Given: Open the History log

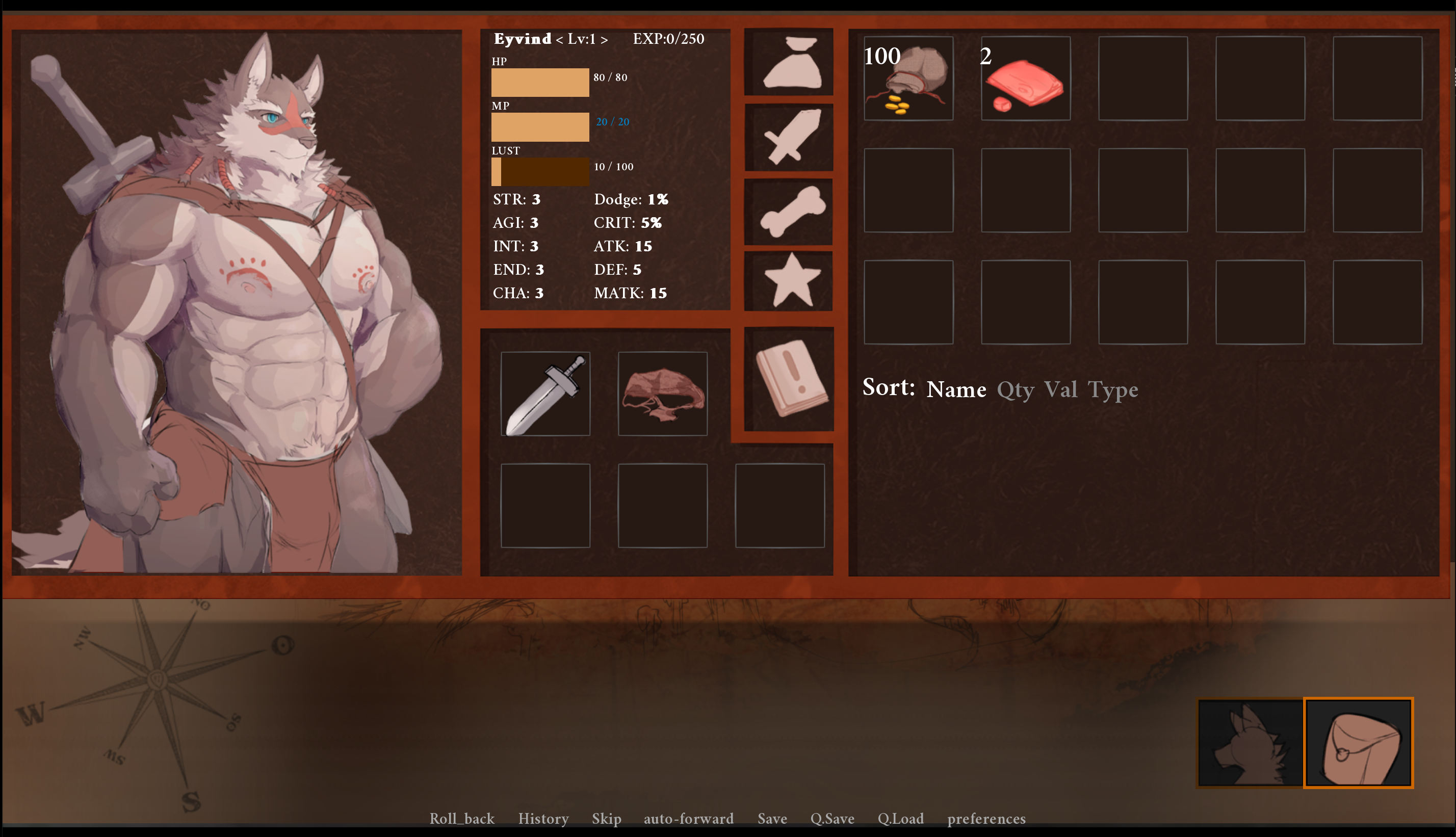Looking at the screenshot, I should coord(543,819).
